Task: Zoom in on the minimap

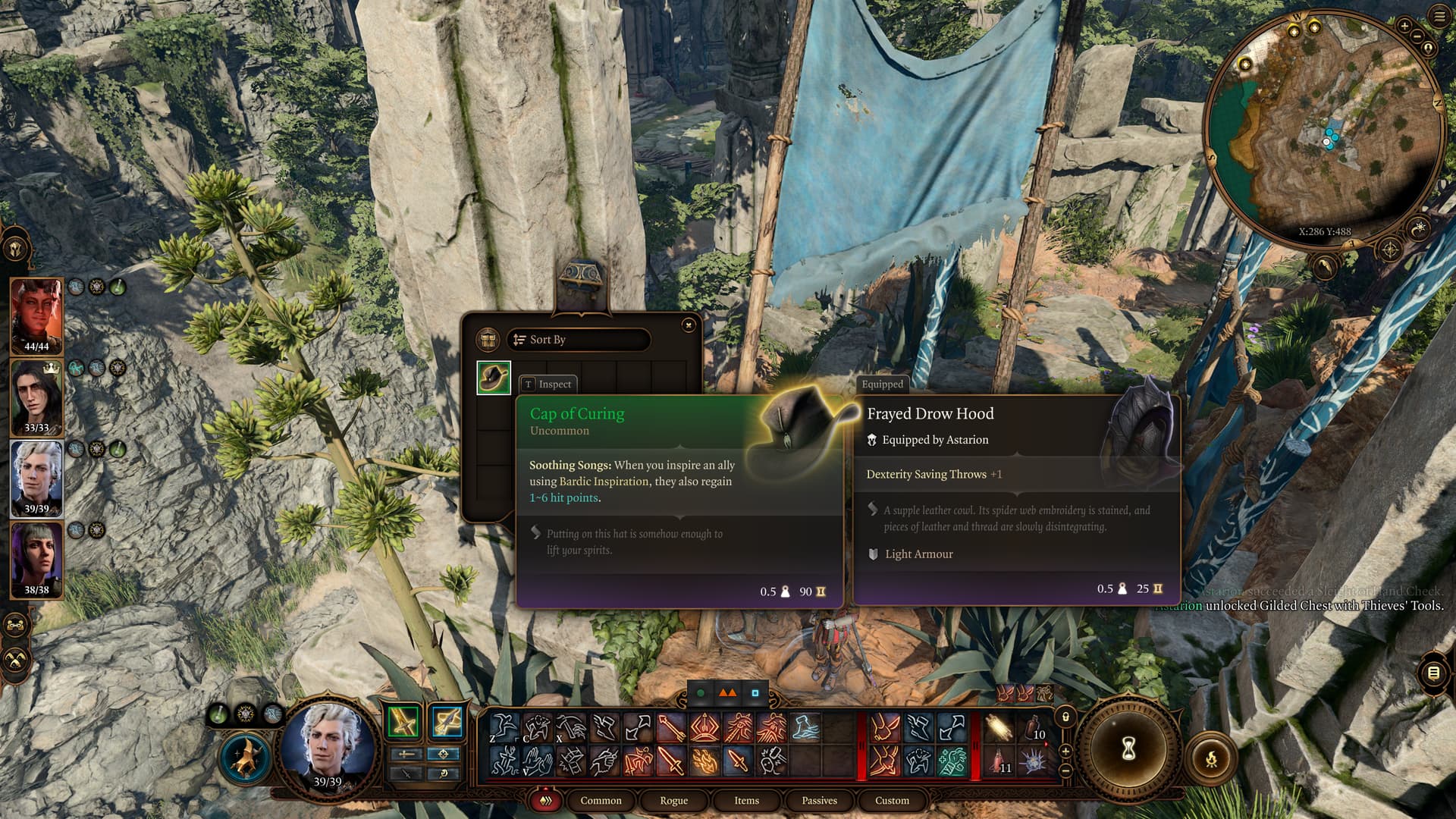Action: pos(1404,27)
